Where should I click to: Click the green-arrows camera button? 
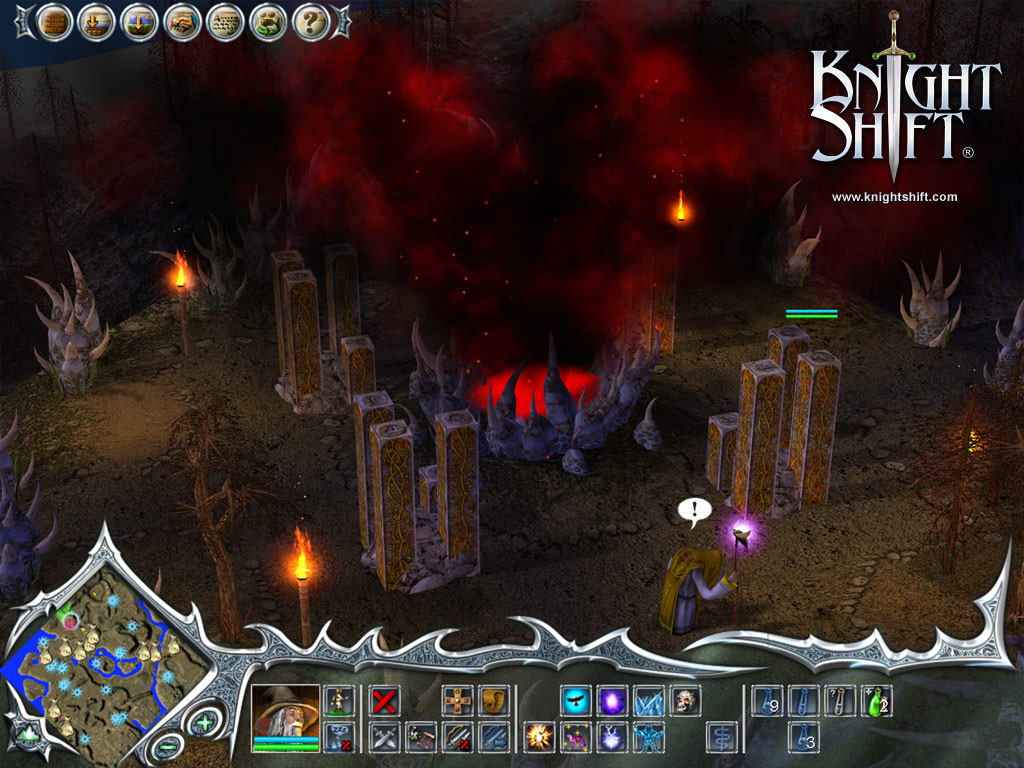tap(27, 731)
